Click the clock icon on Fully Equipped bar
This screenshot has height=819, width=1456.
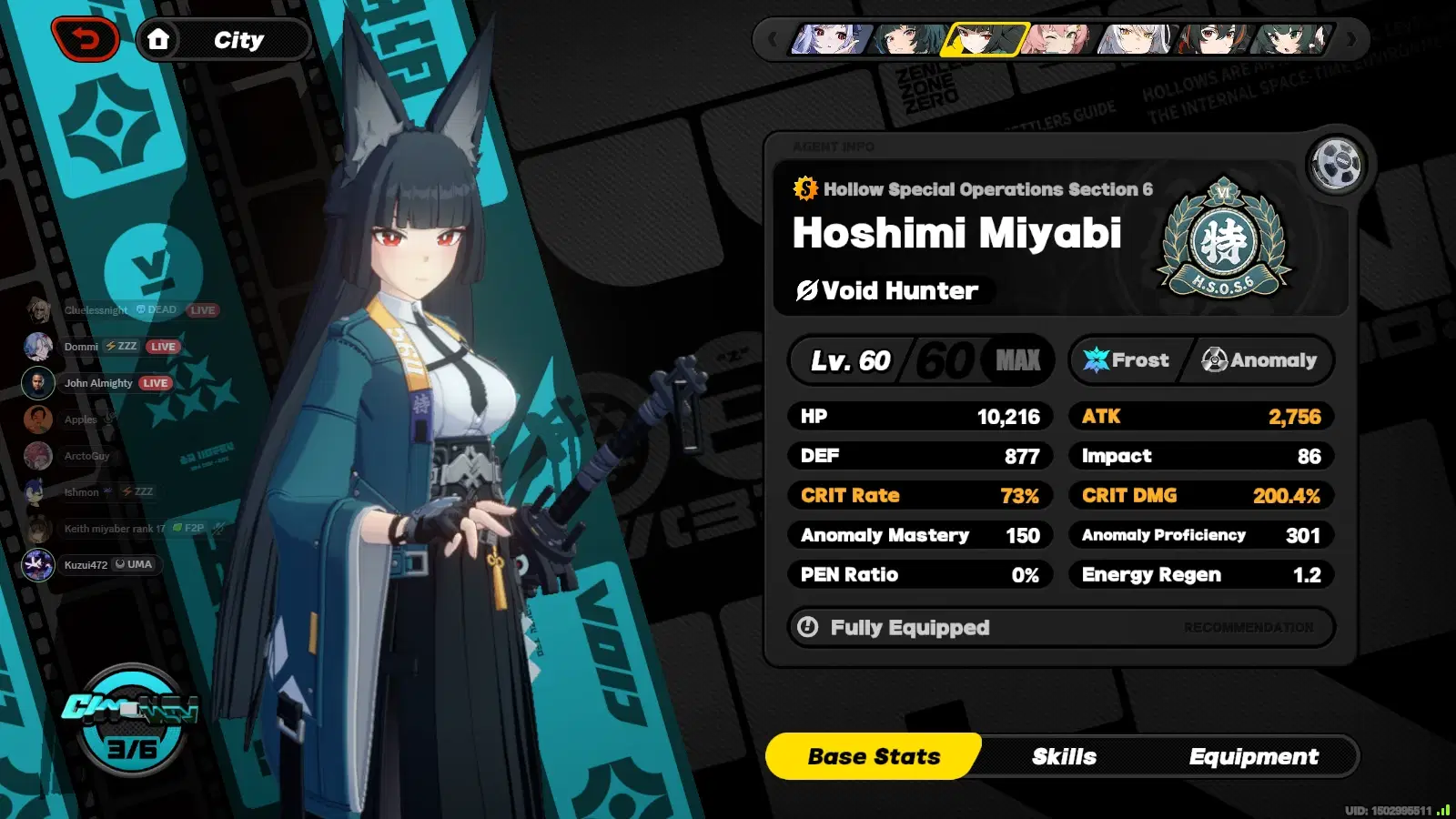pyautogui.click(x=808, y=627)
